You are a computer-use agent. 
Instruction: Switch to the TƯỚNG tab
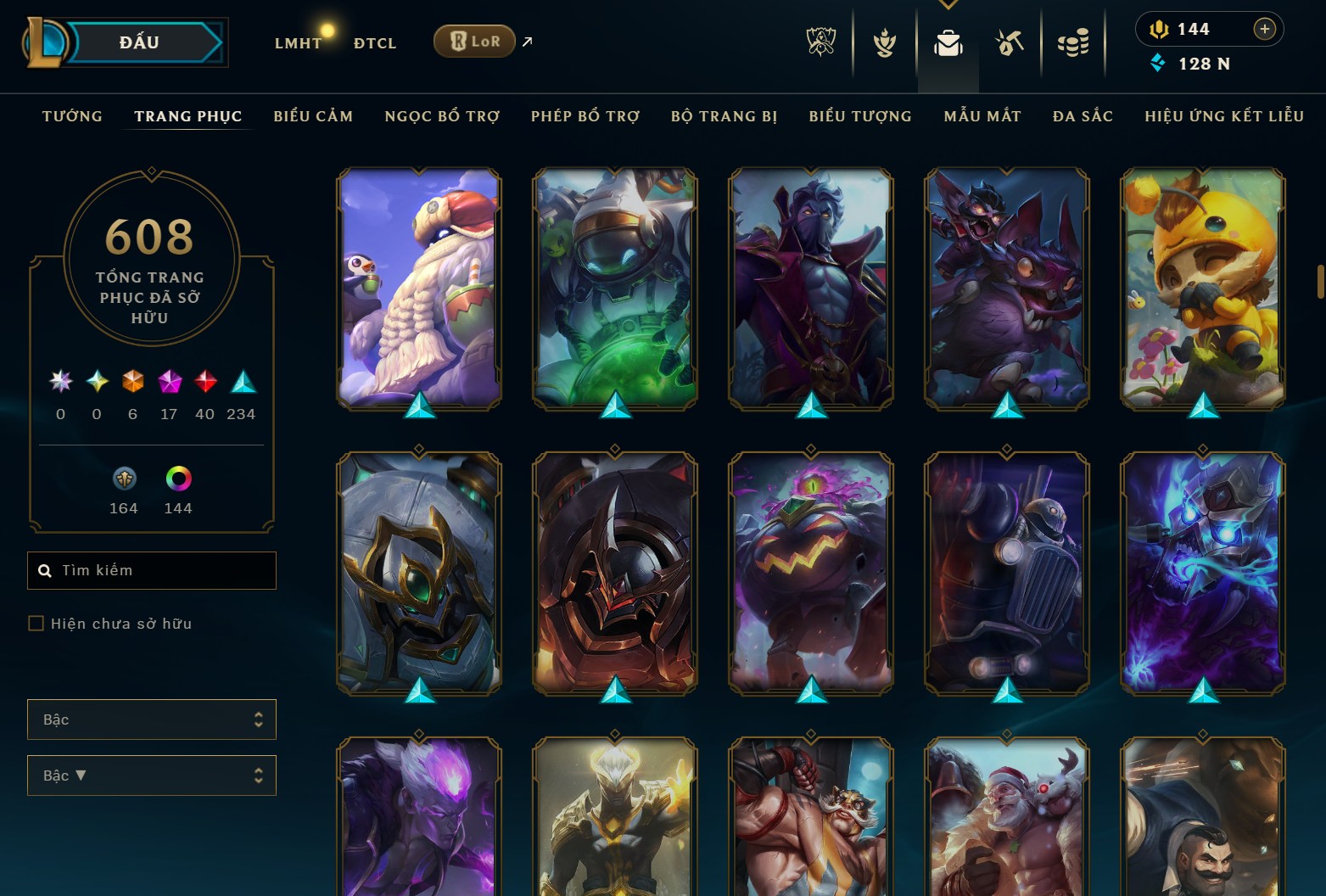pos(72,116)
